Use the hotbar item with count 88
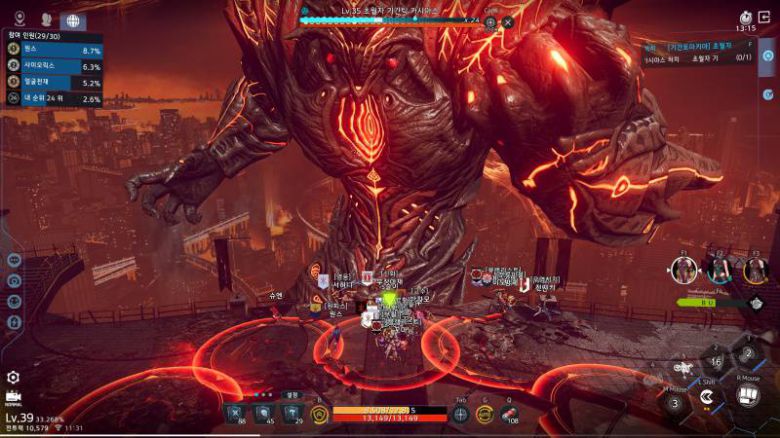The width and height of the screenshot is (780, 438). [235, 414]
